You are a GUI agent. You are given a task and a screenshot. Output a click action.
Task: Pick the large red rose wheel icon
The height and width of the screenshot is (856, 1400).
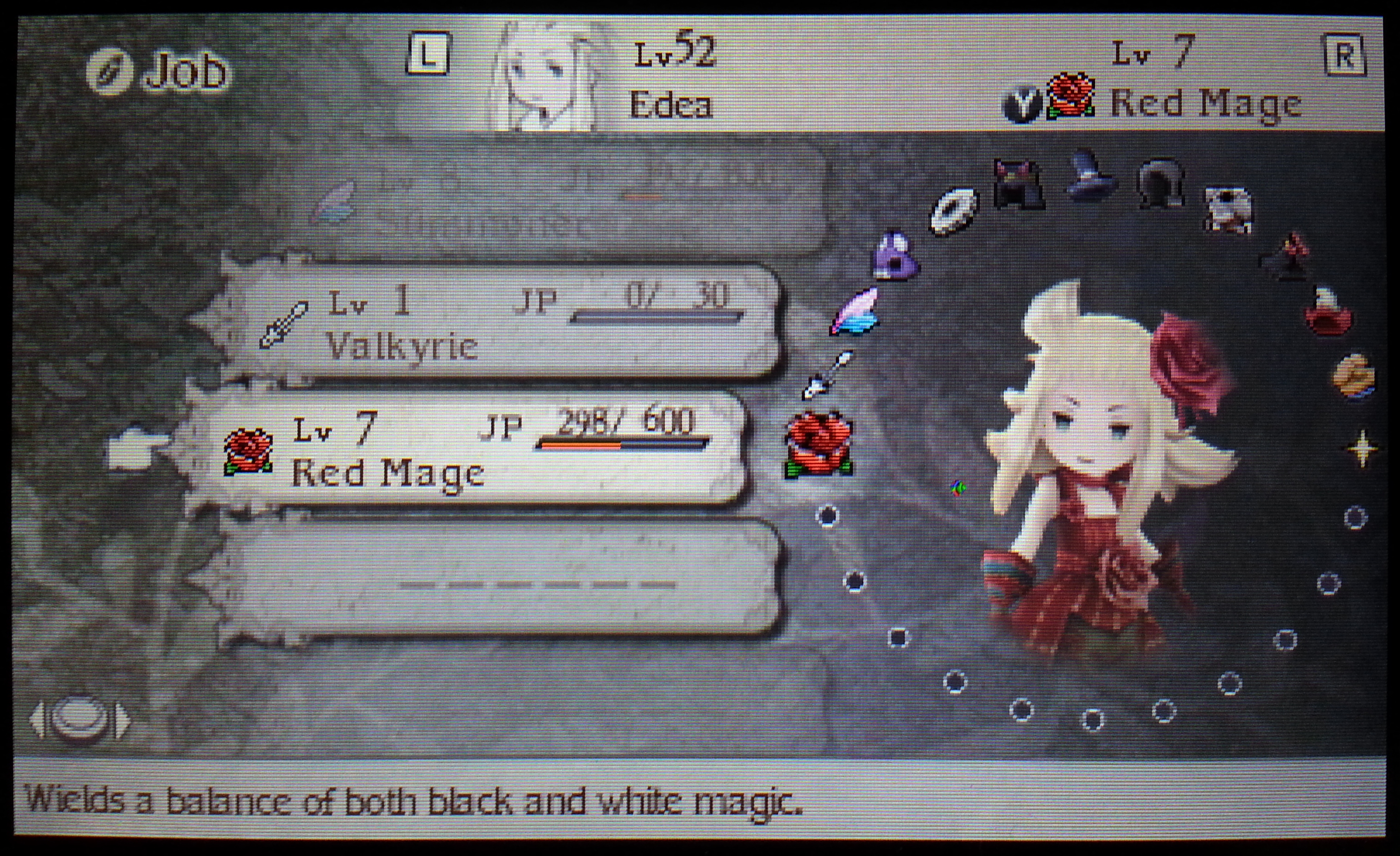(819, 444)
